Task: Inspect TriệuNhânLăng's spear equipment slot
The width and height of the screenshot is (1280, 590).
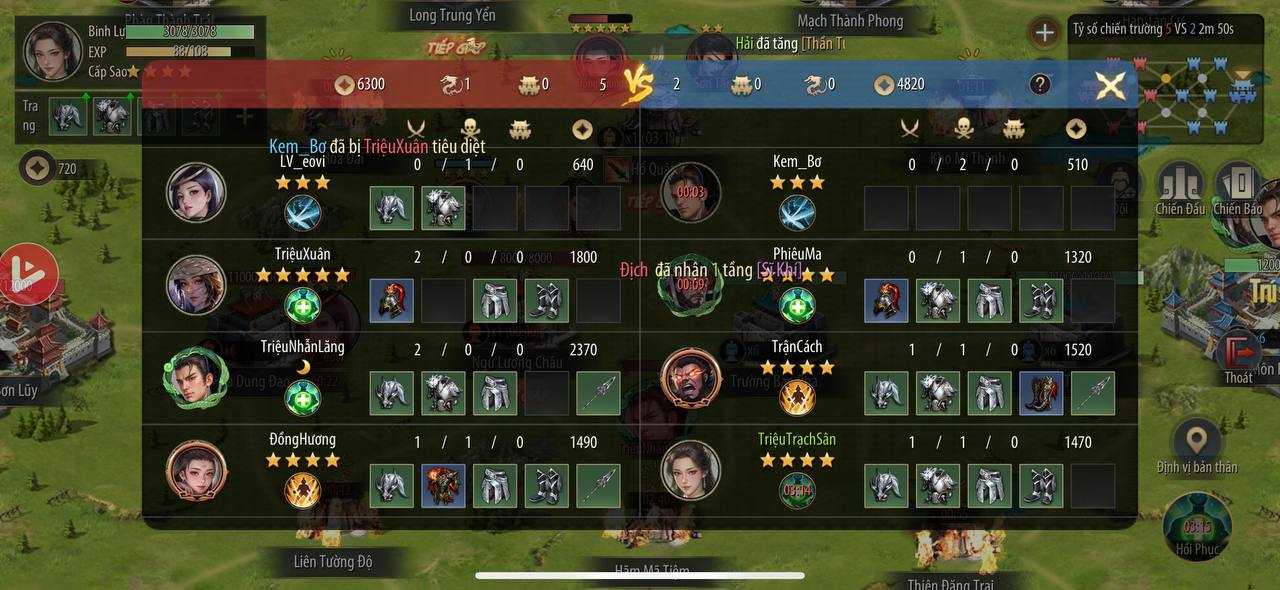Action: (x=598, y=393)
